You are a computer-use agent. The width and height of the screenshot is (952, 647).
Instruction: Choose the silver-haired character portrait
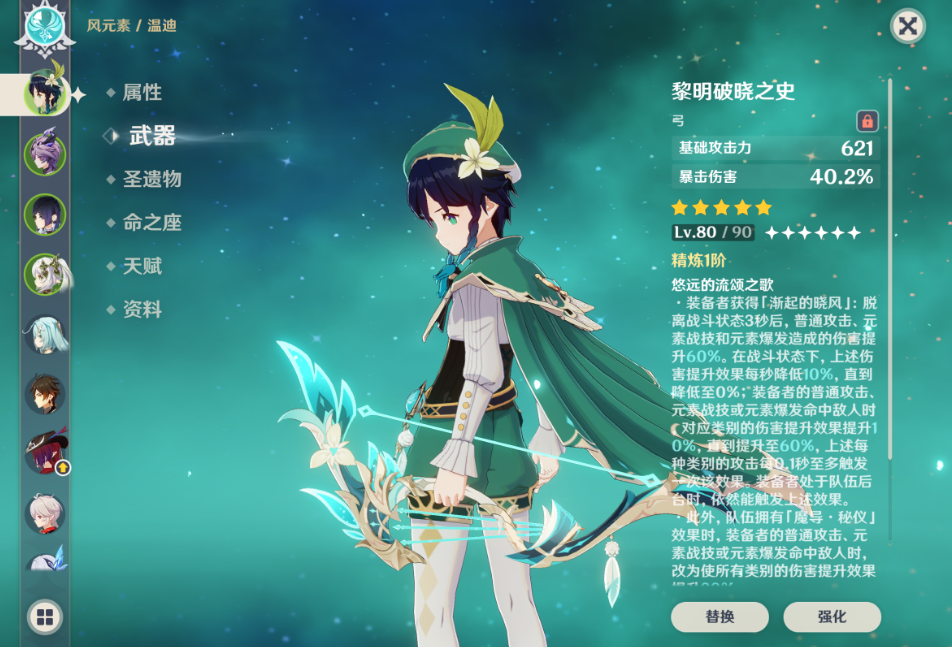(x=45, y=513)
